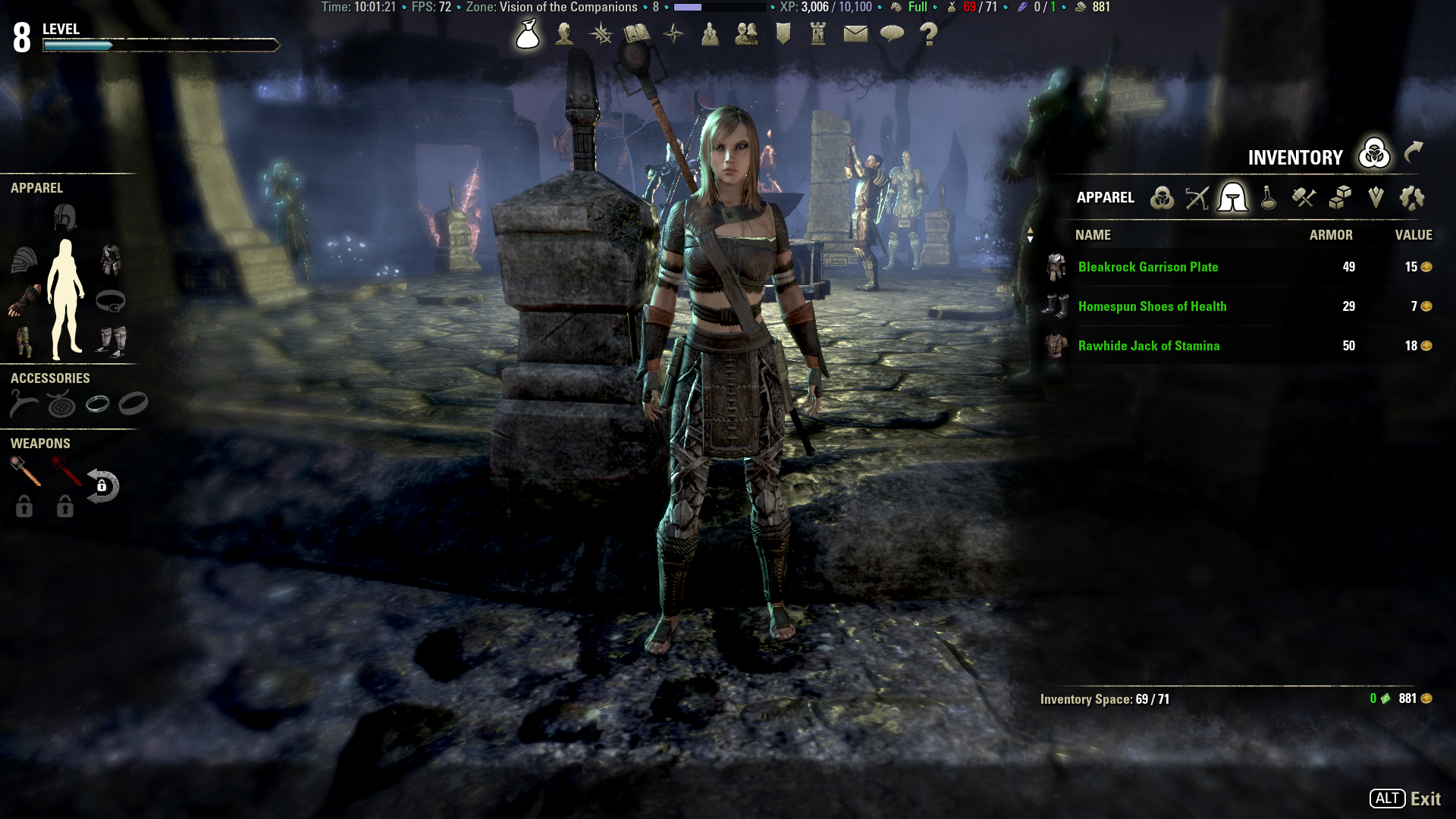Select the equipped helmet slot

tap(65, 218)
